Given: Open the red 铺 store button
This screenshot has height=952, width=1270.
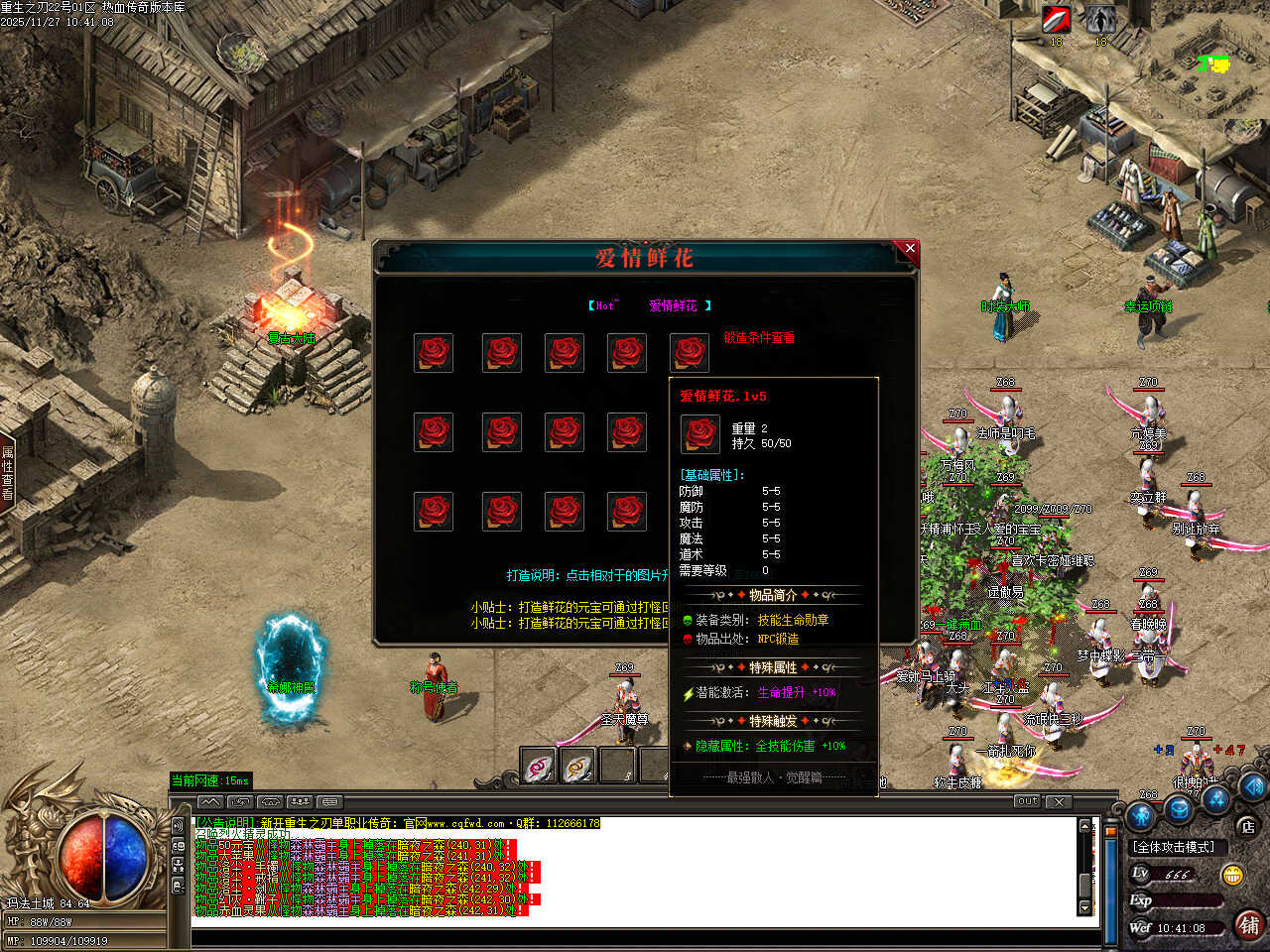Looking at the screenshot, I should [x=1249, y=924].
